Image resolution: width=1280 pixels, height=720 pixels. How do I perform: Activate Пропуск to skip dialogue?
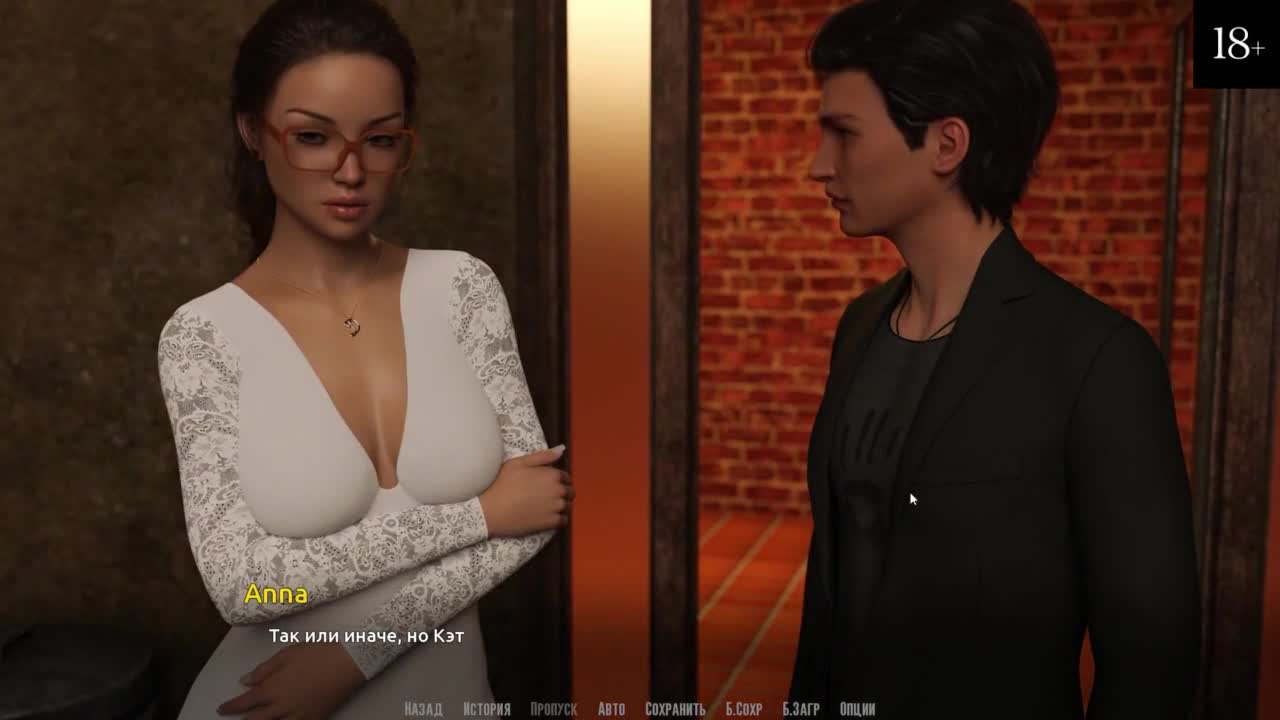pyautogui.click(x=553, y=709)
